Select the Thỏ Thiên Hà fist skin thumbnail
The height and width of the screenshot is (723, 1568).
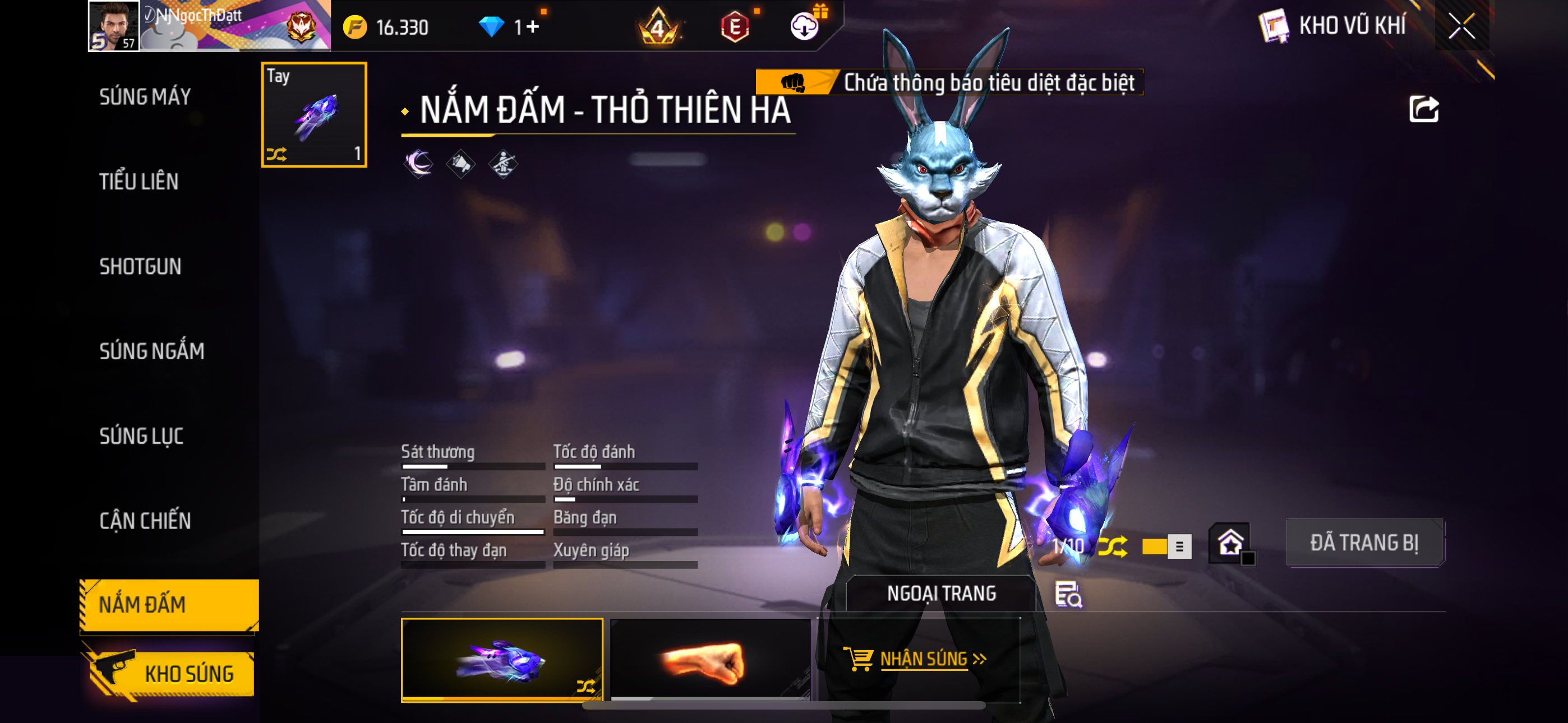501,660
